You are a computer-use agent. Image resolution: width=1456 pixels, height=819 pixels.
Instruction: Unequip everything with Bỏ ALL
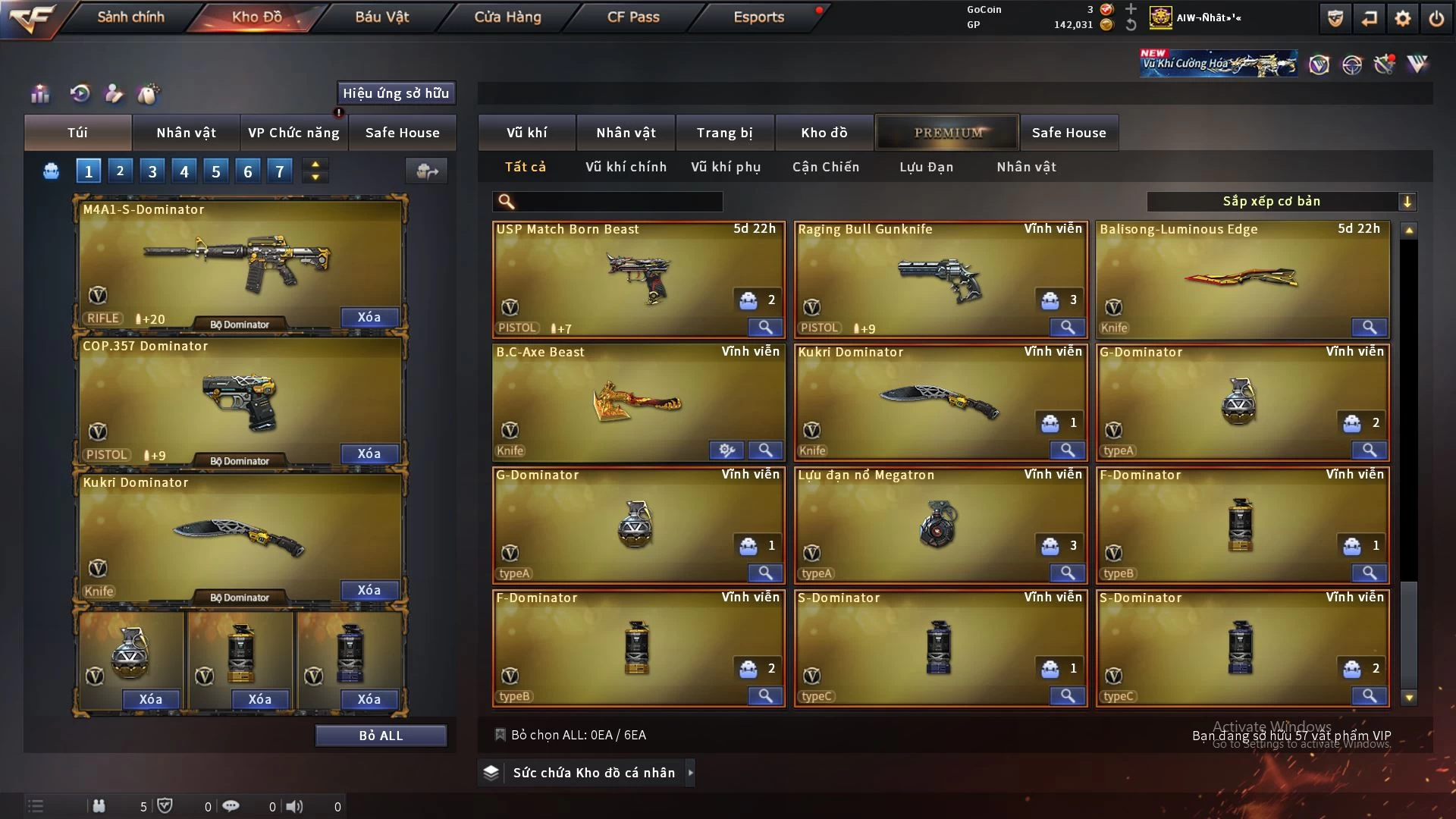tap(381, 736)
